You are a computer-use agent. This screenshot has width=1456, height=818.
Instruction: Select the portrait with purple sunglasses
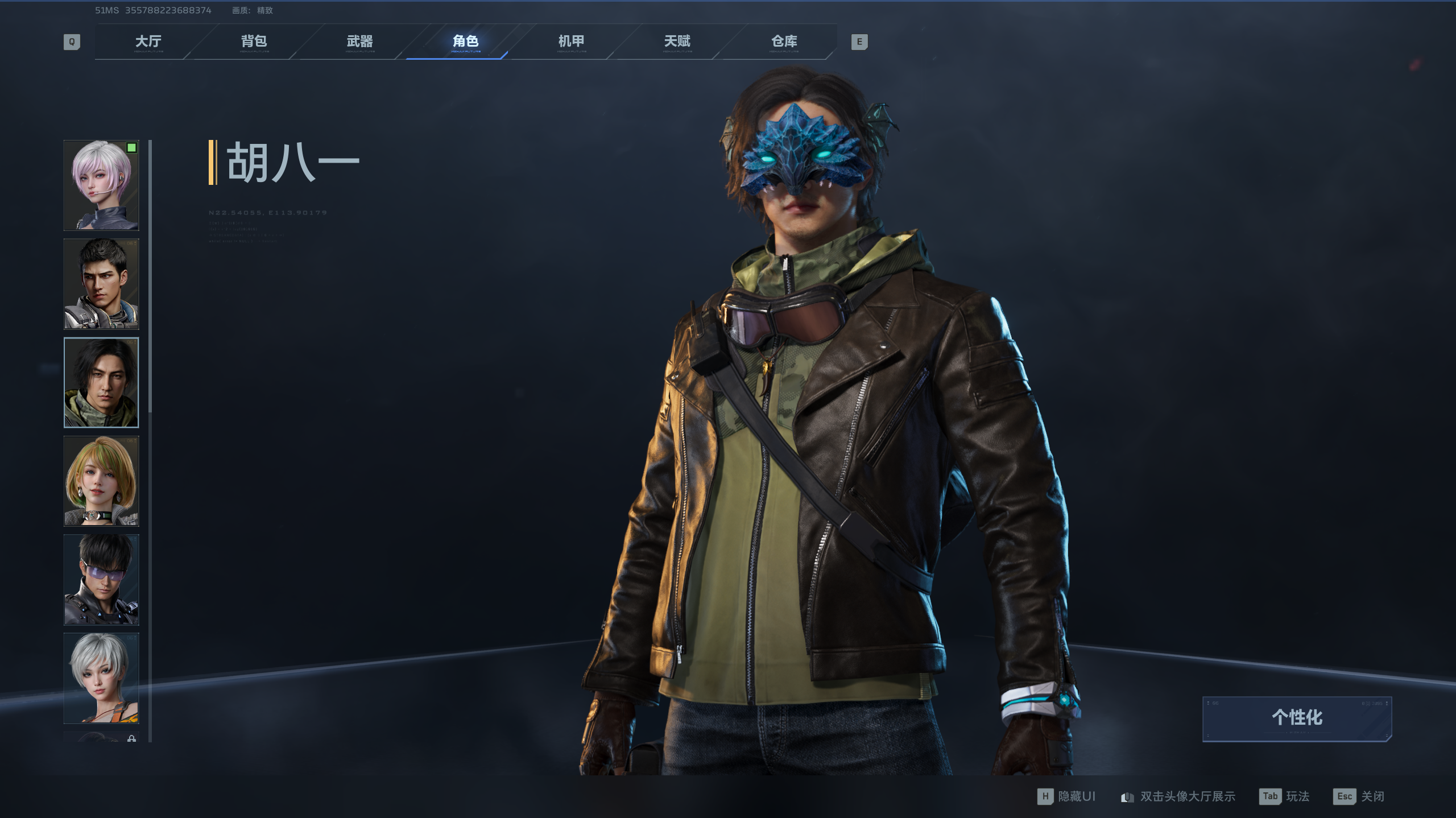[101, 580]
